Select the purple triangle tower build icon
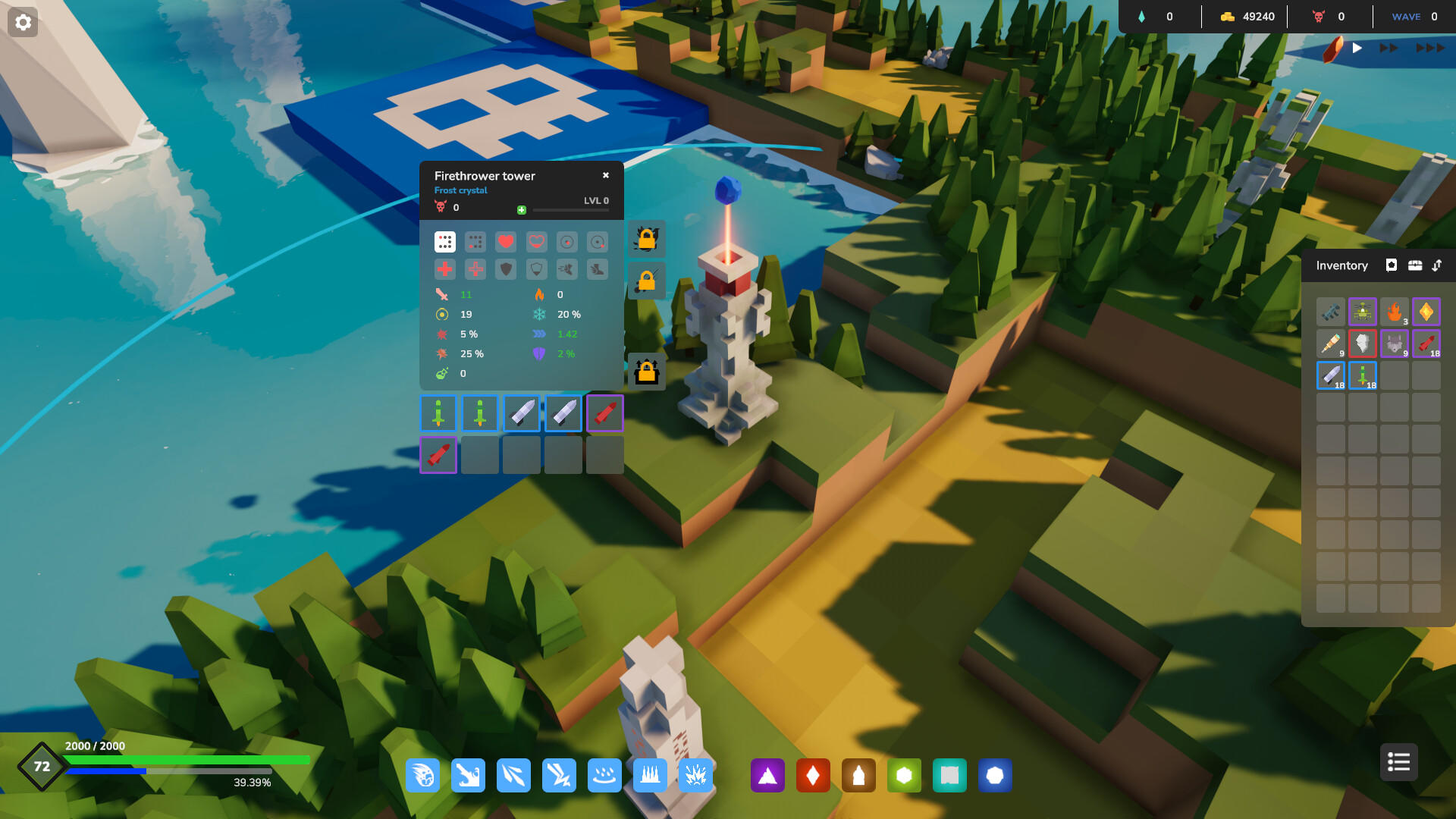This screenshot has height=819, width=1456. click(767, 775)
